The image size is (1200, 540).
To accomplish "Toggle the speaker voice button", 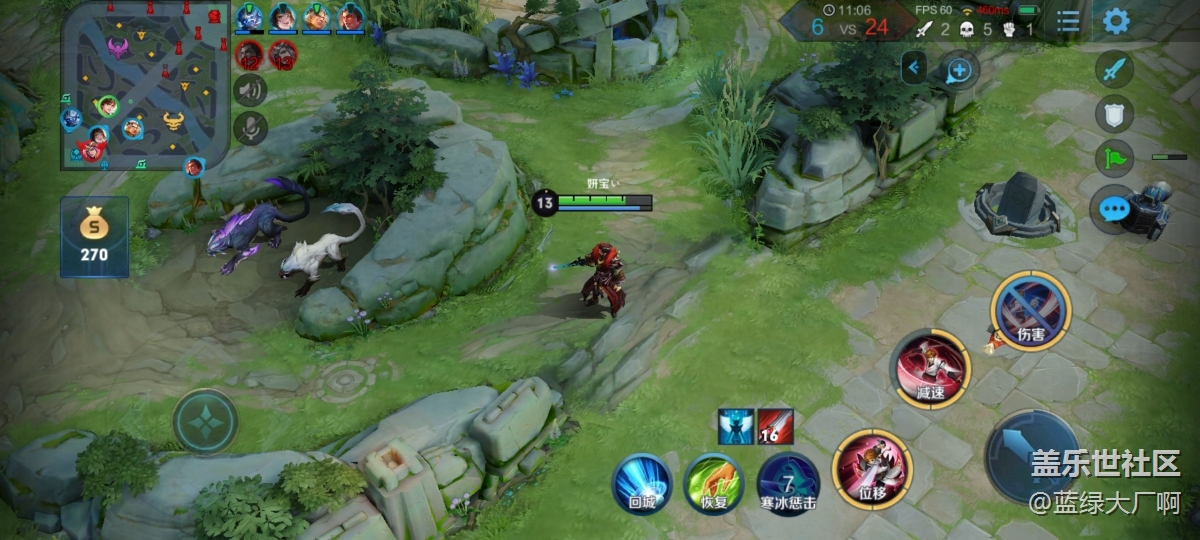I will click(x=250, y=90).
